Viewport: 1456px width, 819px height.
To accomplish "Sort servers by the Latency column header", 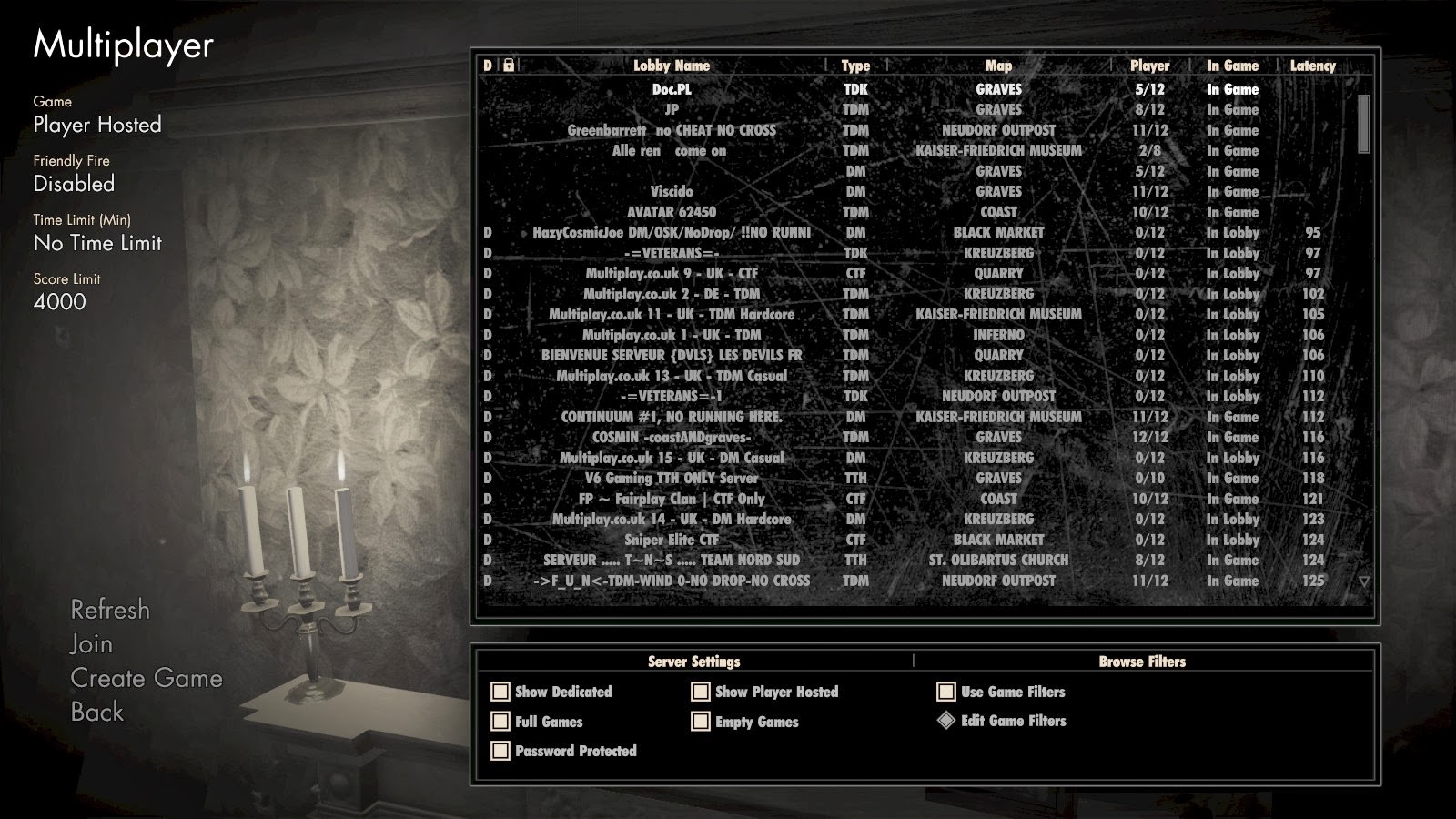I will (x=1313, y=66).
